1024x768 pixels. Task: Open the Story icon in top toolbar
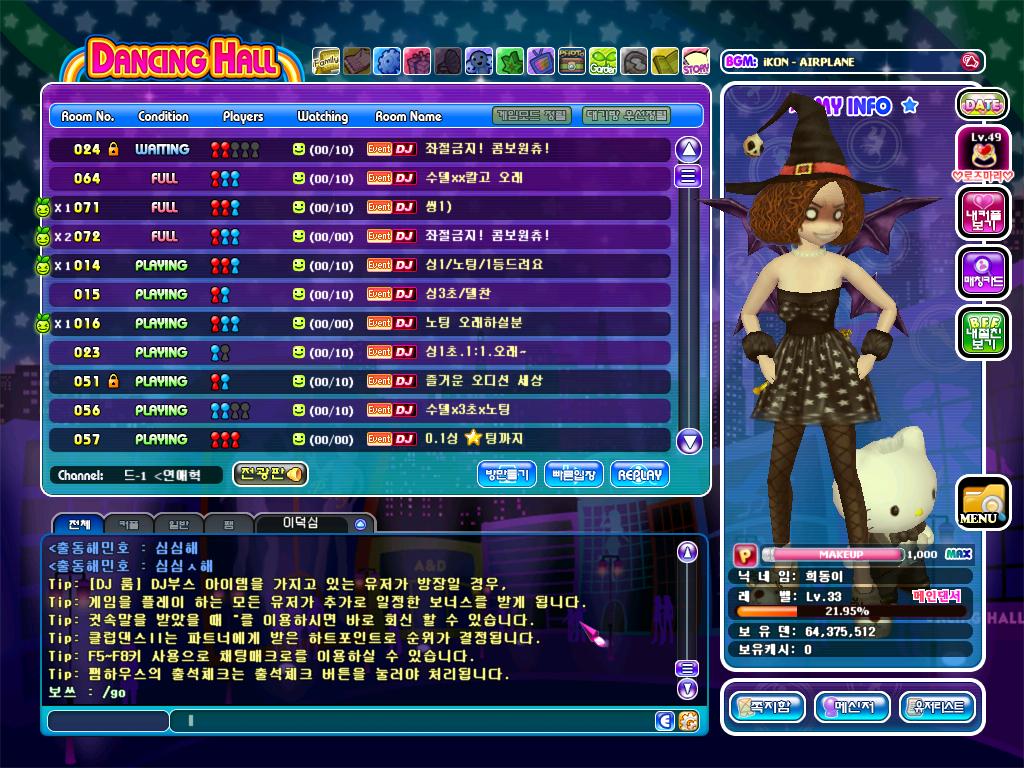[696, 62]
